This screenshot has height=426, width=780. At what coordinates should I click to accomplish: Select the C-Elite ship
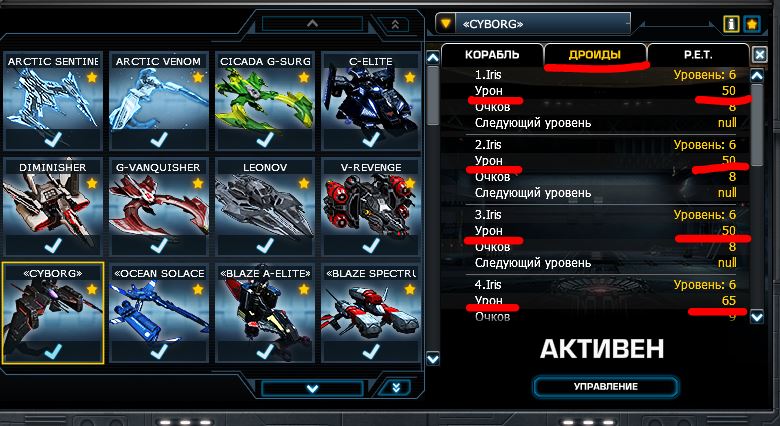(371, 105)
